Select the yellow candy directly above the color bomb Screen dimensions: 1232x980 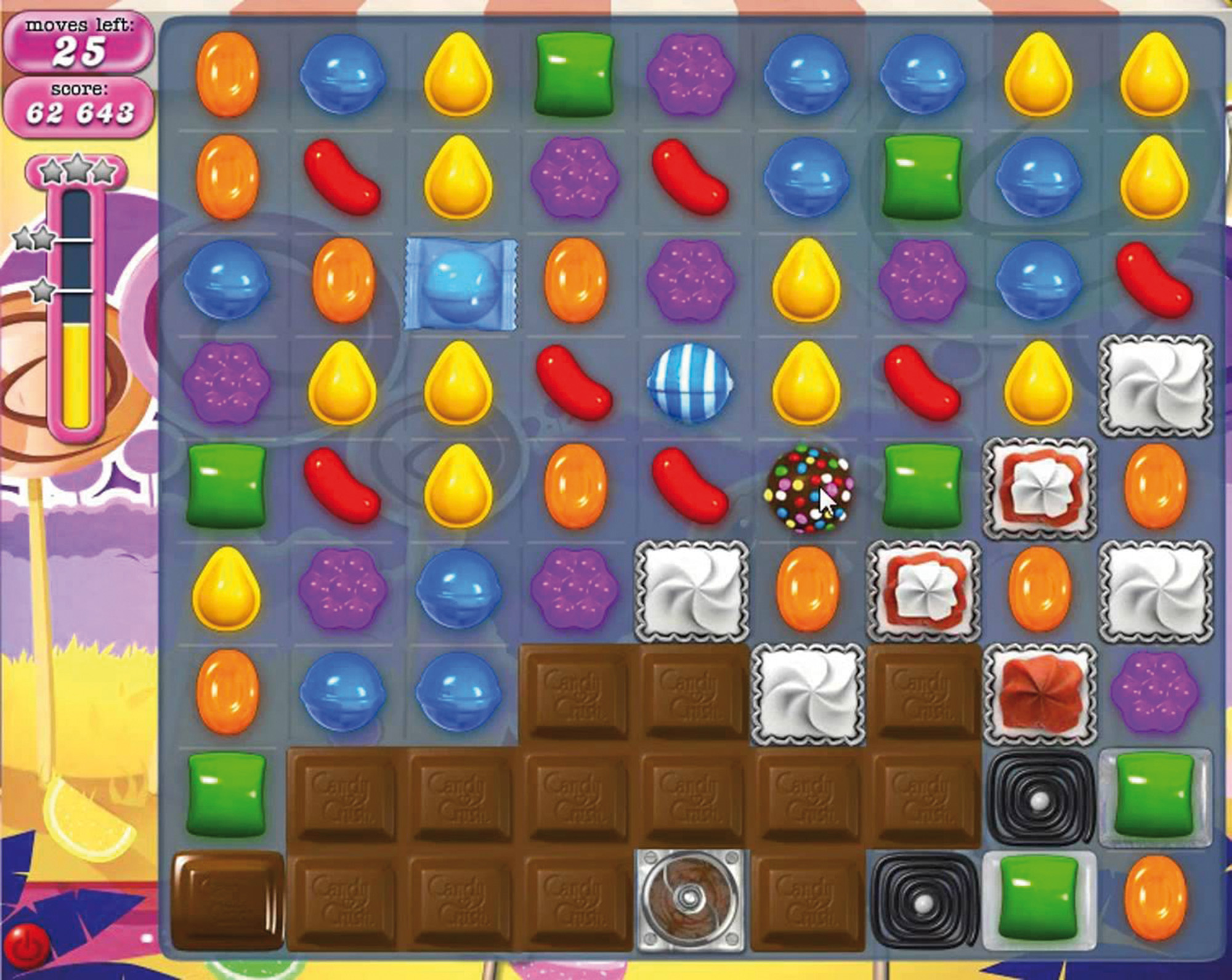pos(807,383)
